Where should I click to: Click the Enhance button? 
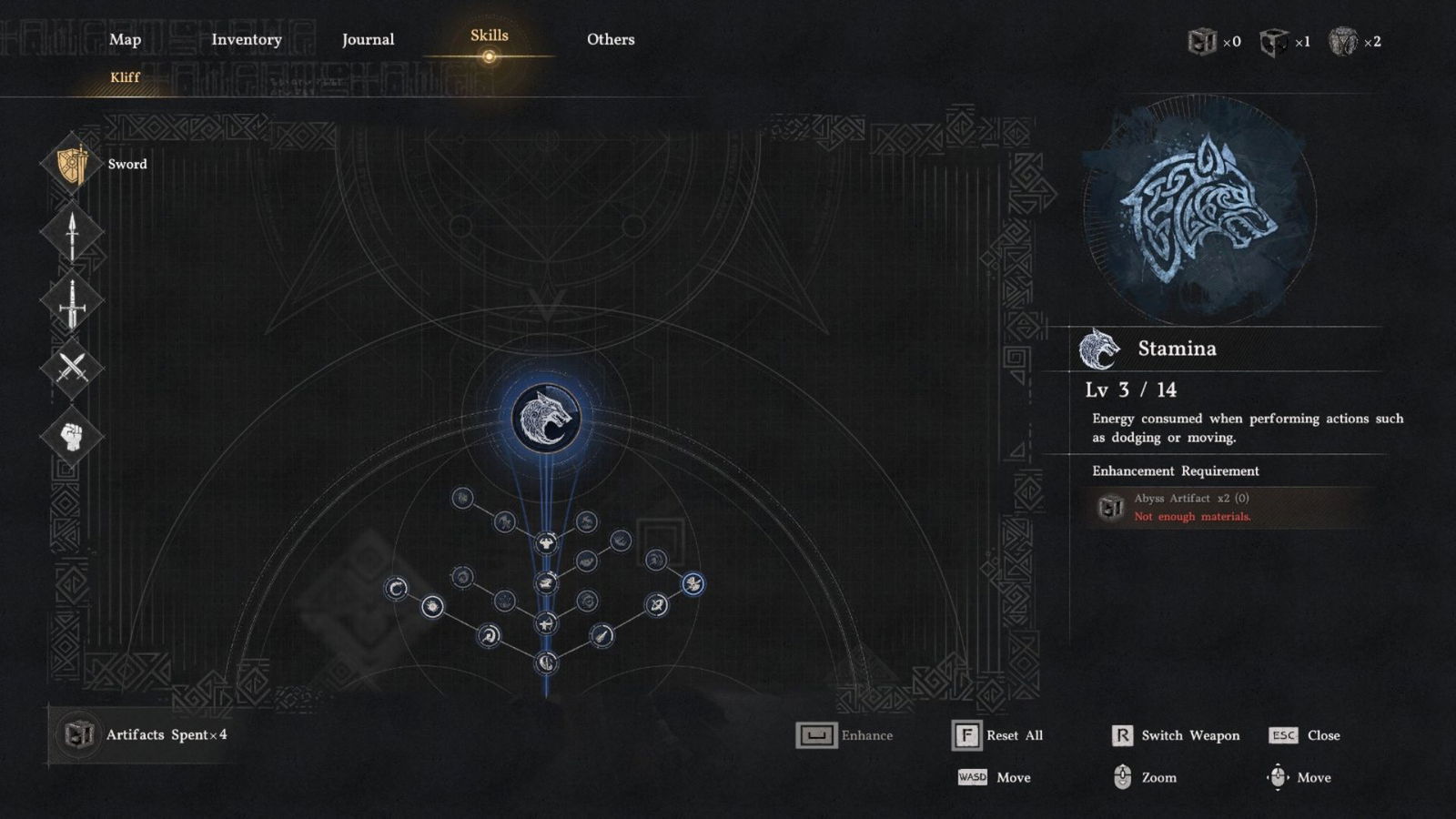click(x=844, y=735)
